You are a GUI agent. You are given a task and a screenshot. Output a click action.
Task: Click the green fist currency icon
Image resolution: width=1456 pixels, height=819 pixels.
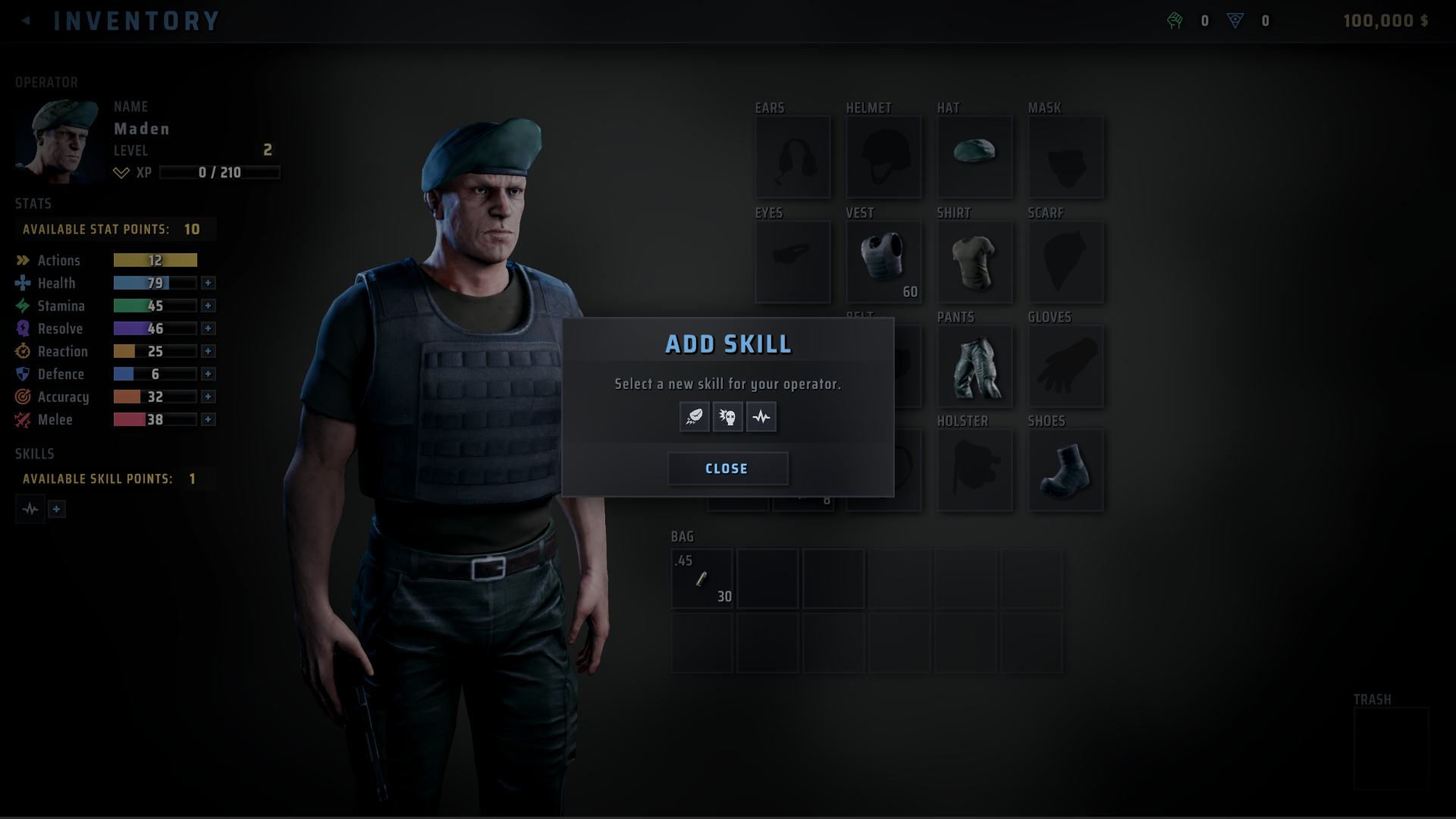tap(1175, 20)
